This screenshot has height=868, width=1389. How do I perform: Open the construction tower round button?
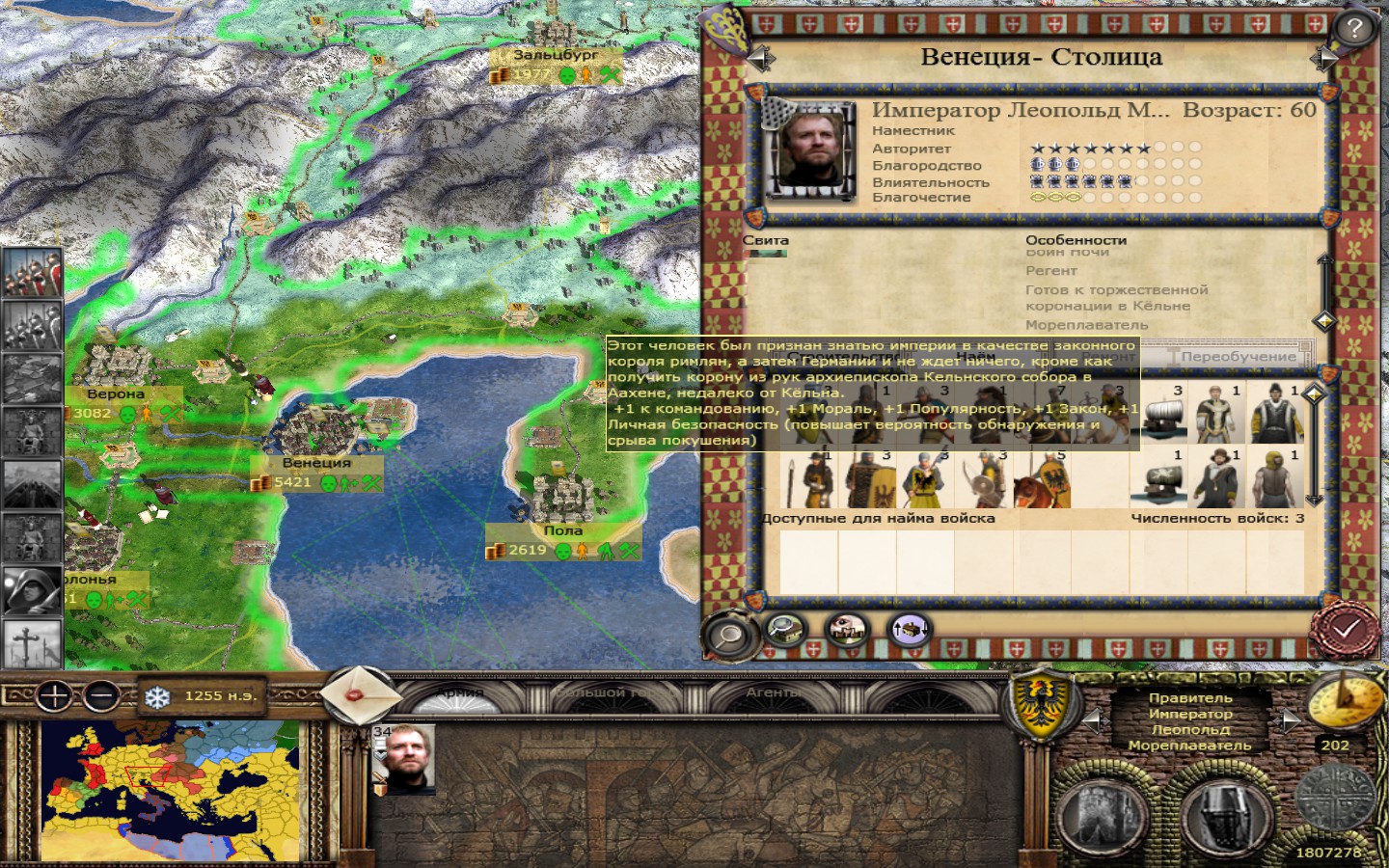[x=1108, y=814]
